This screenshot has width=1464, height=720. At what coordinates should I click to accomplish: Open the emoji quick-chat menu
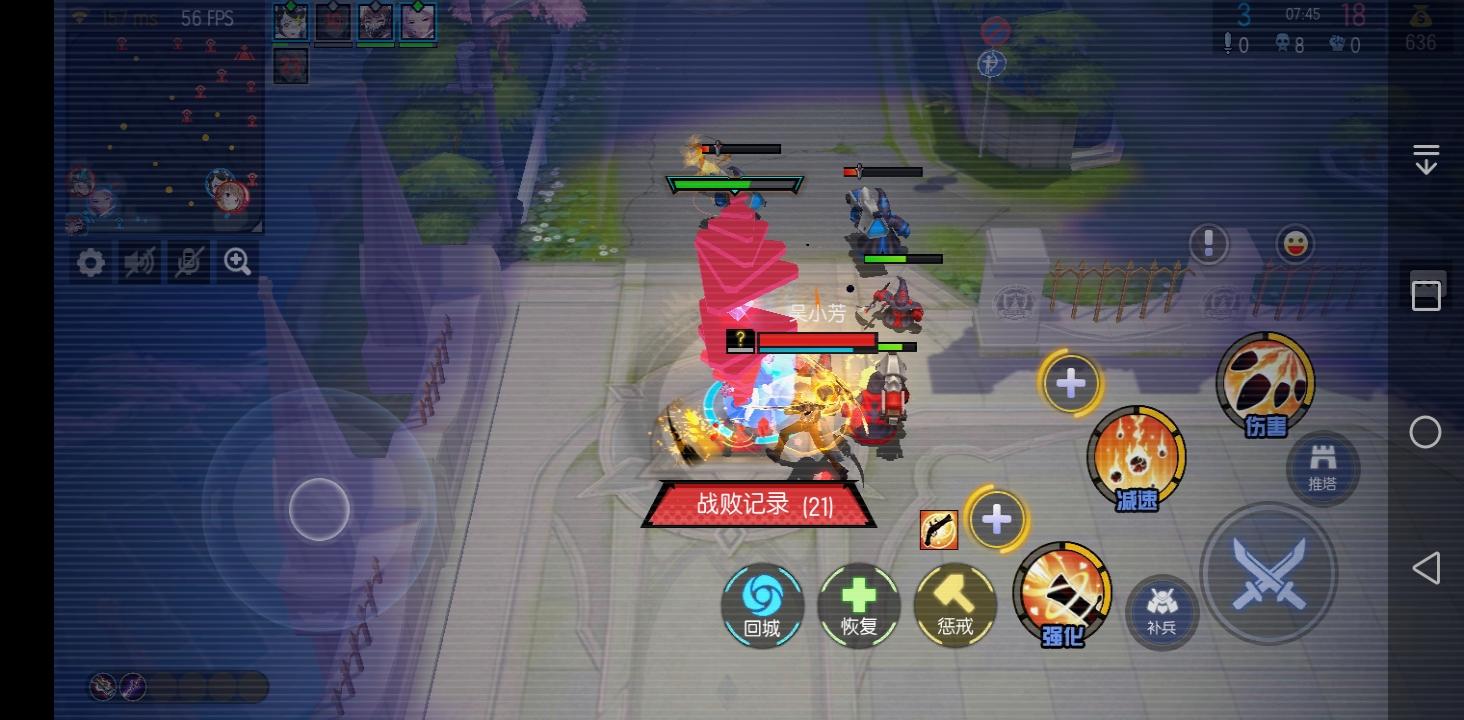pyautogui.click(x=1295, y=243)
